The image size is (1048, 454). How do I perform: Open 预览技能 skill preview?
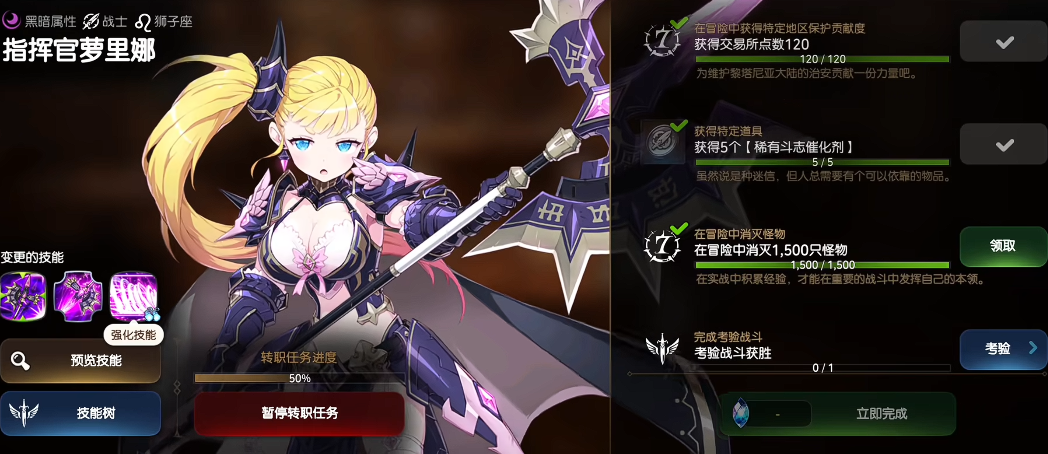pyautogui.click(x=81, y=360)
